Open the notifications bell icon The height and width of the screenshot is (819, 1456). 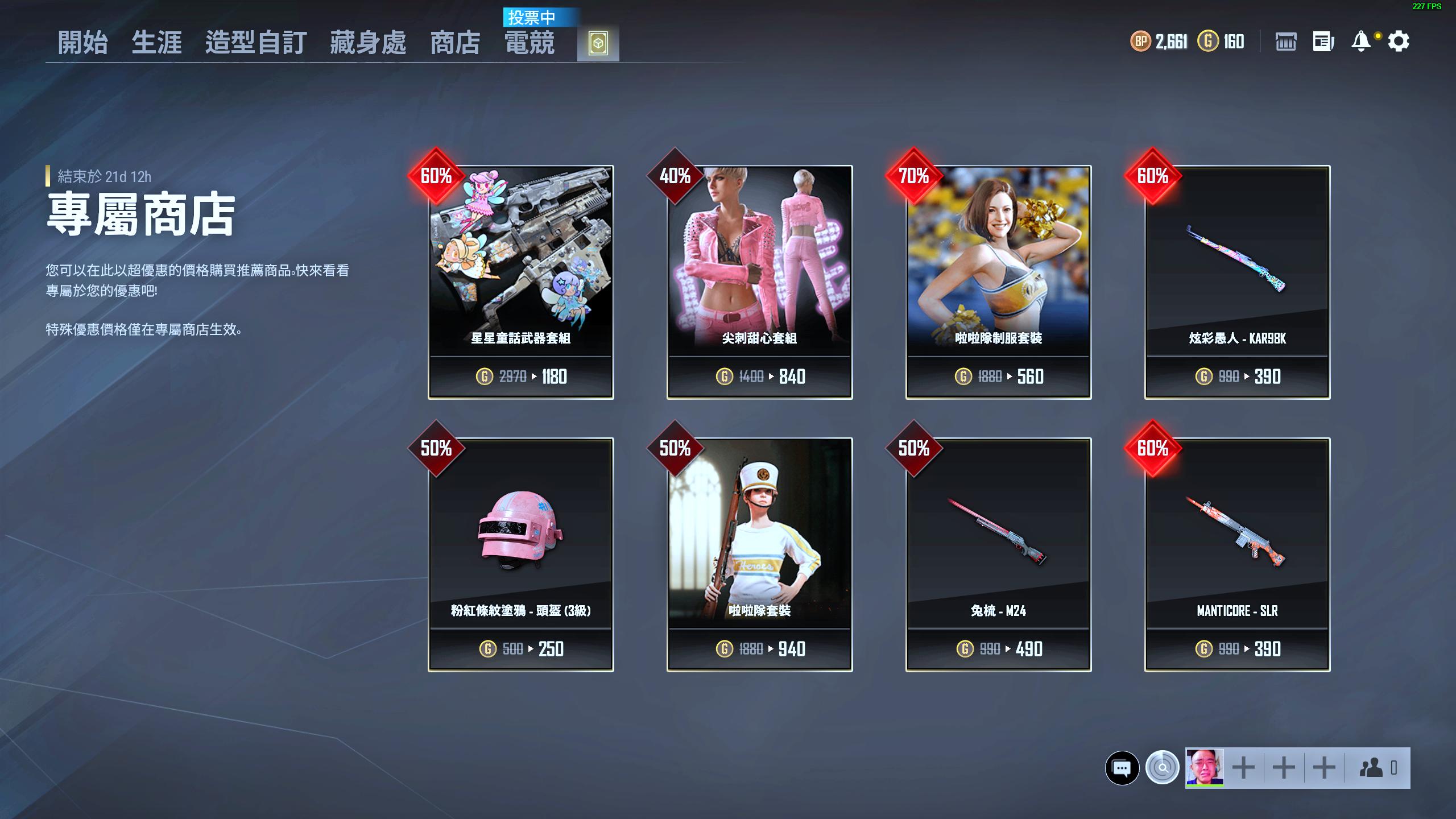coord(1360,42)
